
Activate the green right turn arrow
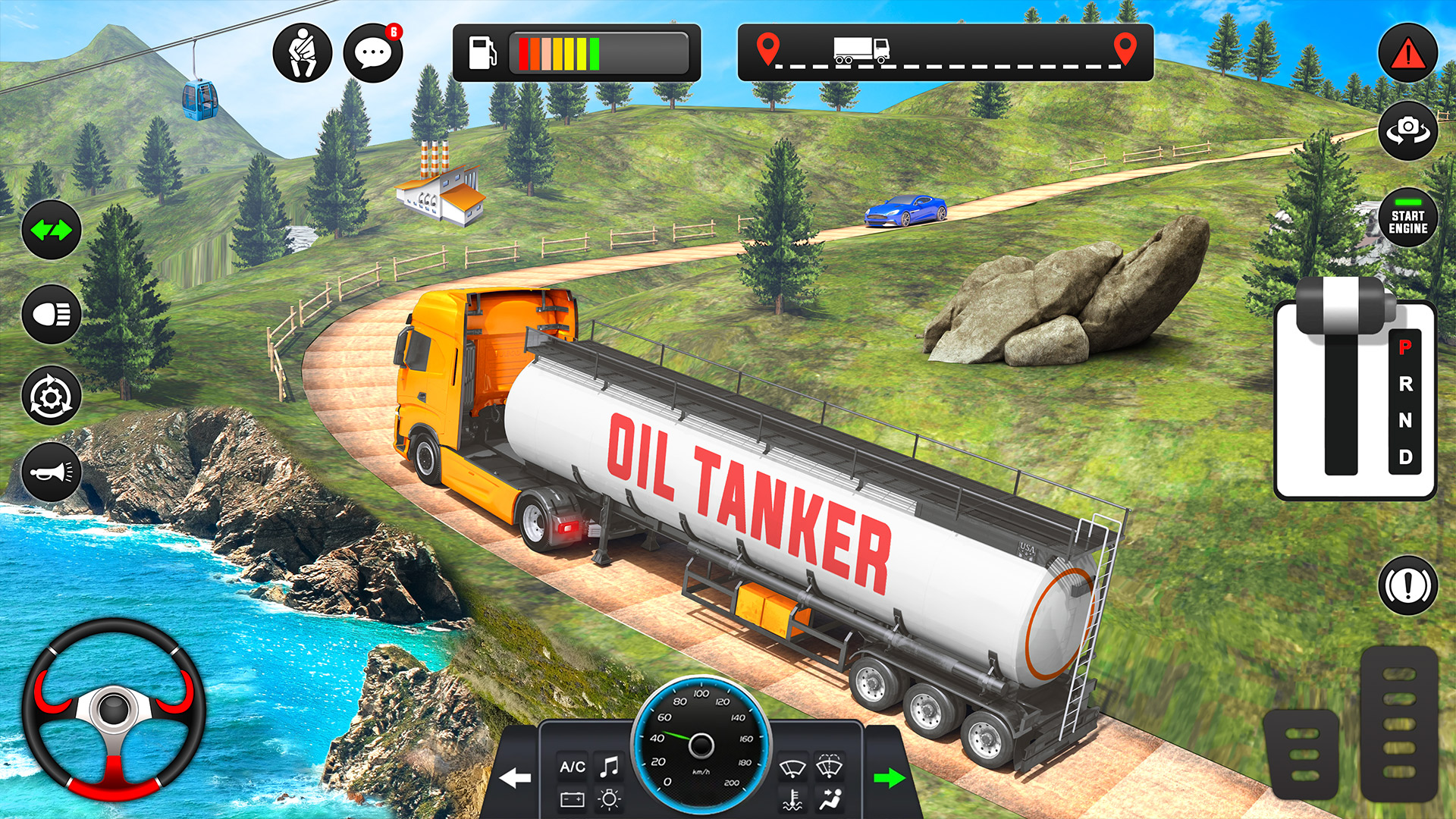(x=889, y=777)
